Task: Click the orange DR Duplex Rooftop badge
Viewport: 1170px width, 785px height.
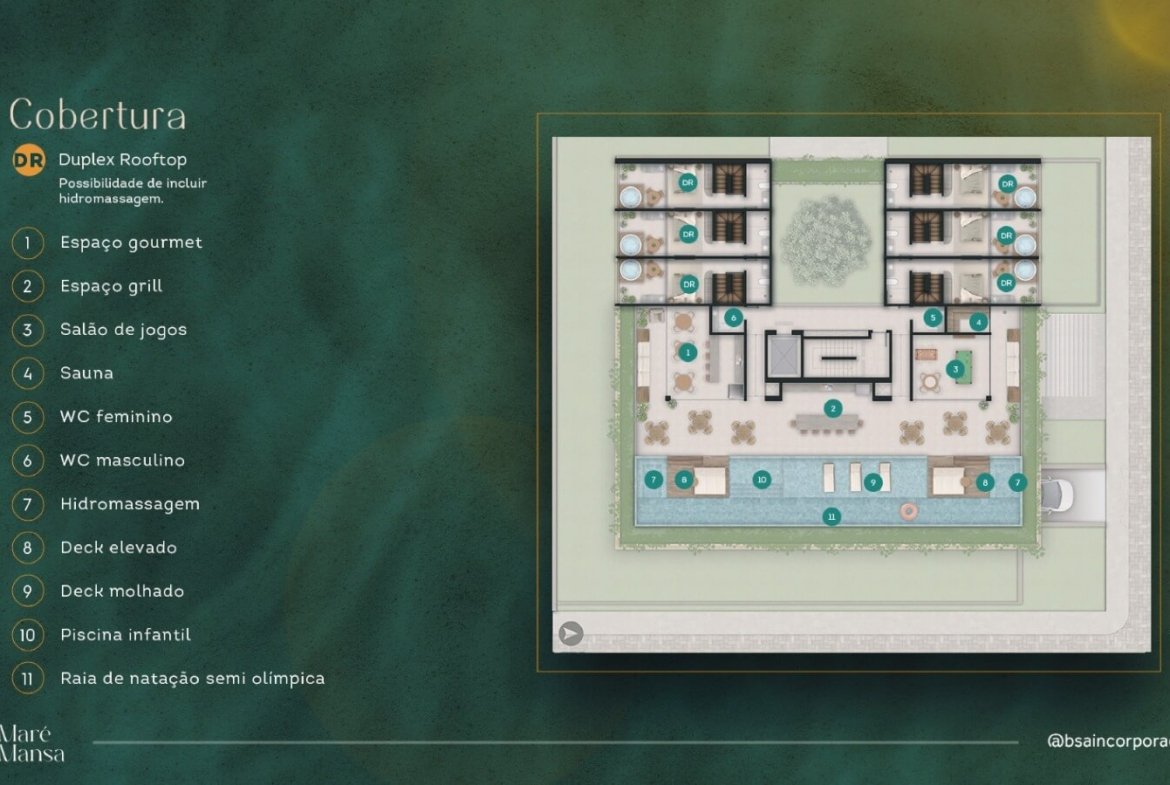Action: pyautogui.click(x=28, y=160)
